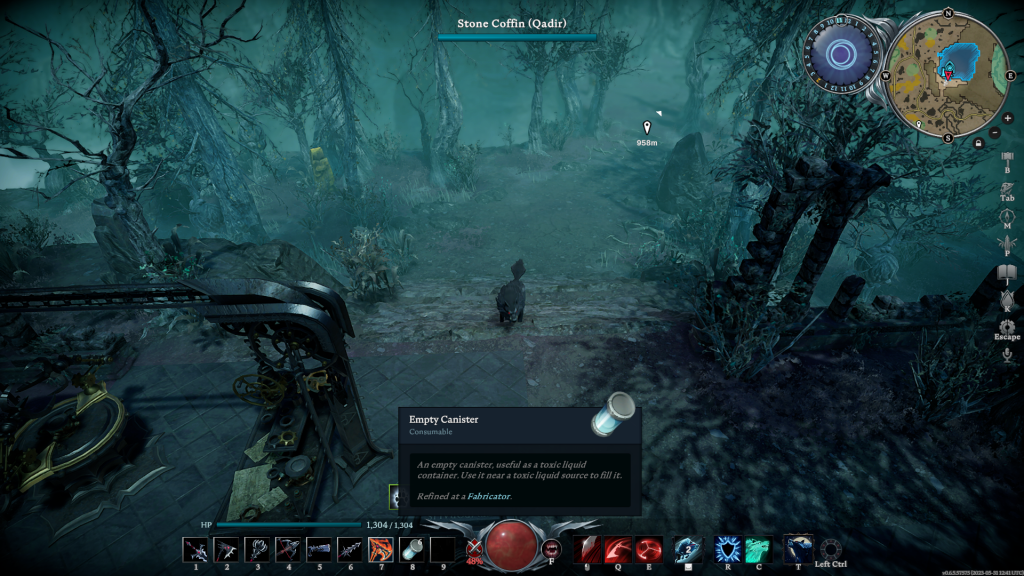Activate the blue shield R spell
The width and height of the screenshot is (1024, 576).
click(727, 549)
